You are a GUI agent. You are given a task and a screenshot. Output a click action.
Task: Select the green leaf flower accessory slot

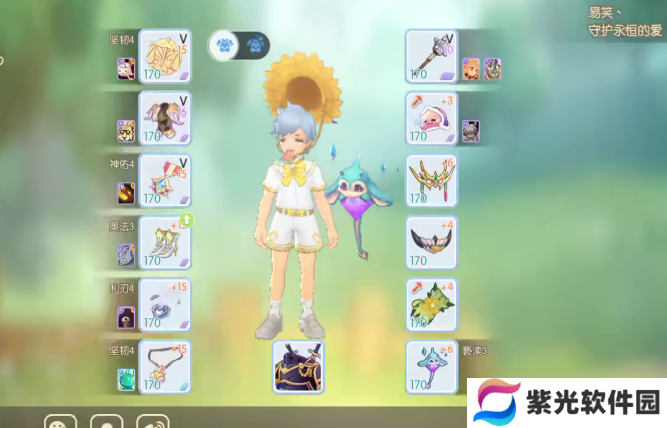tap(431, 304)
